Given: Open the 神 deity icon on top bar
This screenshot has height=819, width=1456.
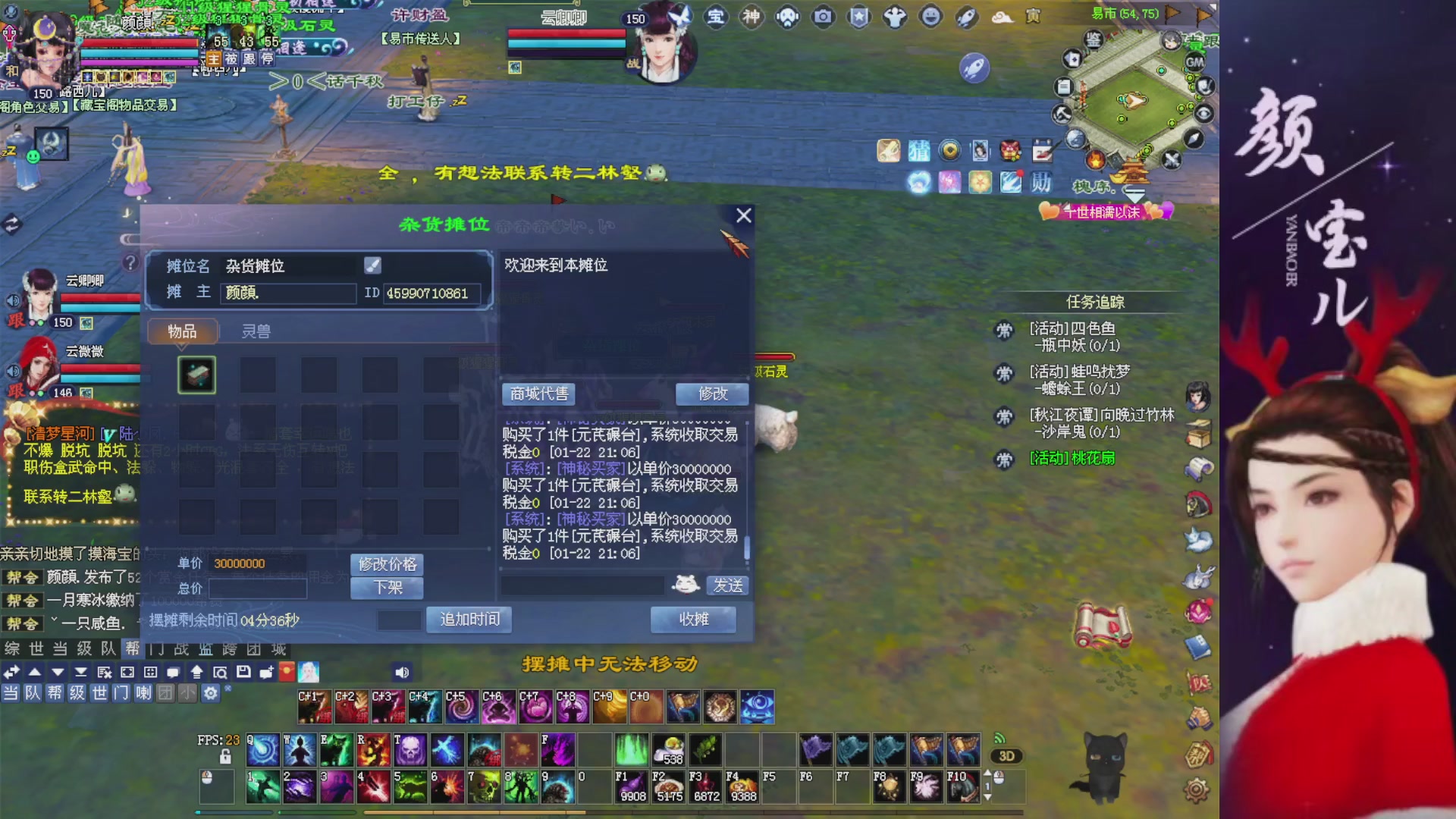Looking at the screenshot, I should 752,17.
